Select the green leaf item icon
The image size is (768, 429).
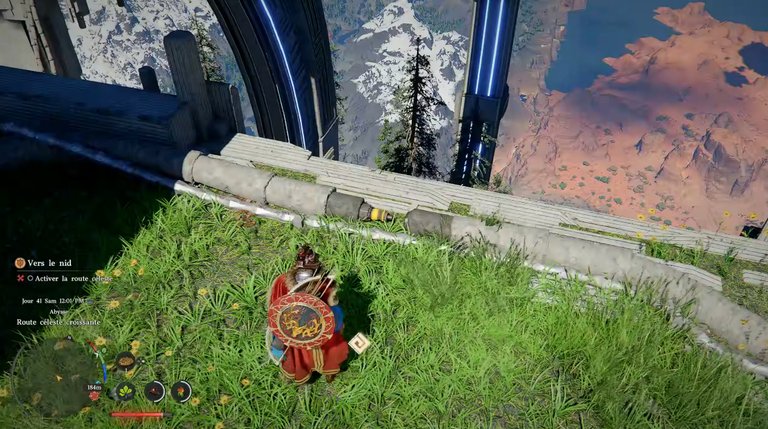click(125, 391)
